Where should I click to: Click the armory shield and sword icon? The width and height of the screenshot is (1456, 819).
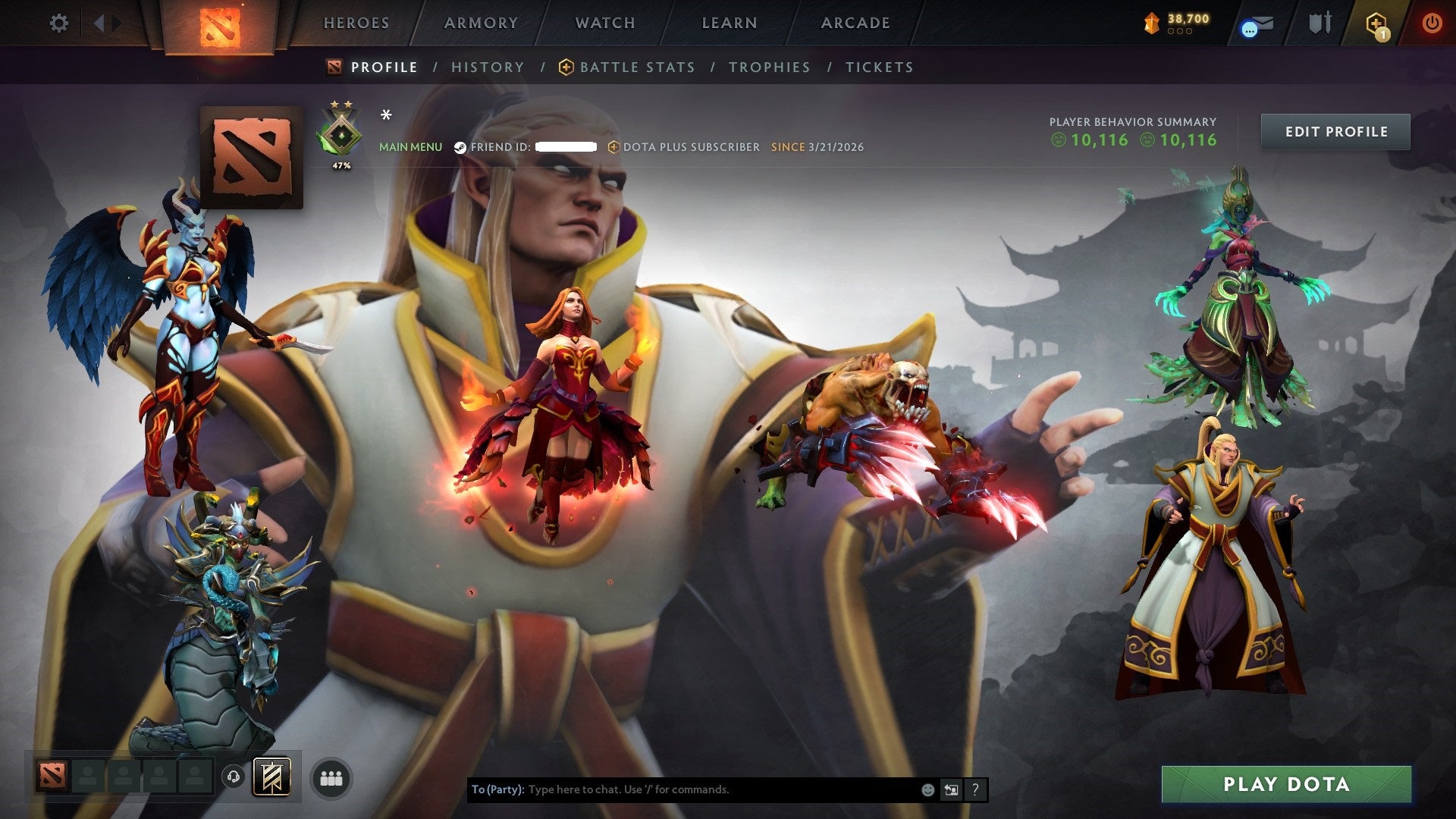1319,23
